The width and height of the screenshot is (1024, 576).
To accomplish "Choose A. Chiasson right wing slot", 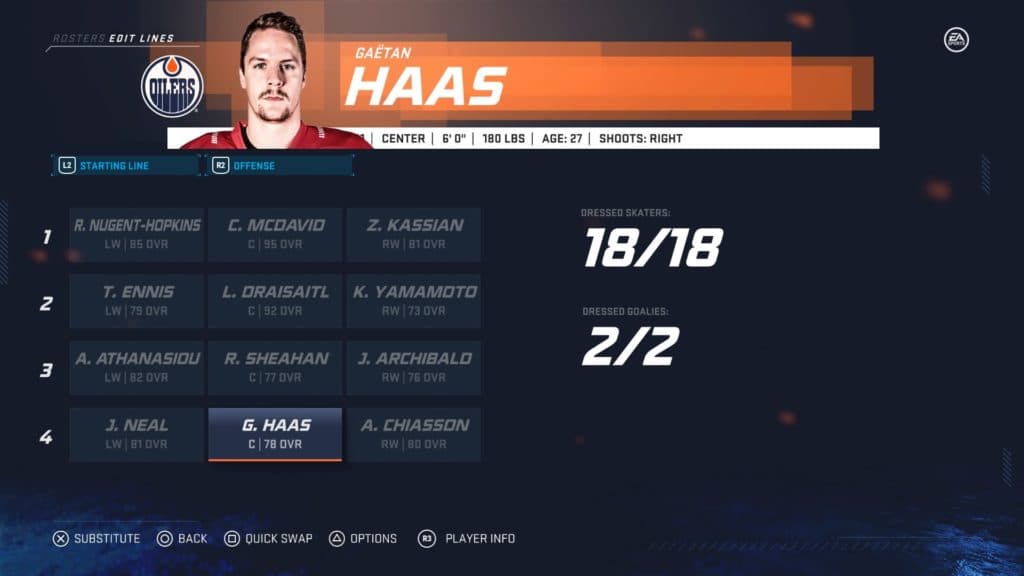I will pyautogui.click(x=413, y=434).
